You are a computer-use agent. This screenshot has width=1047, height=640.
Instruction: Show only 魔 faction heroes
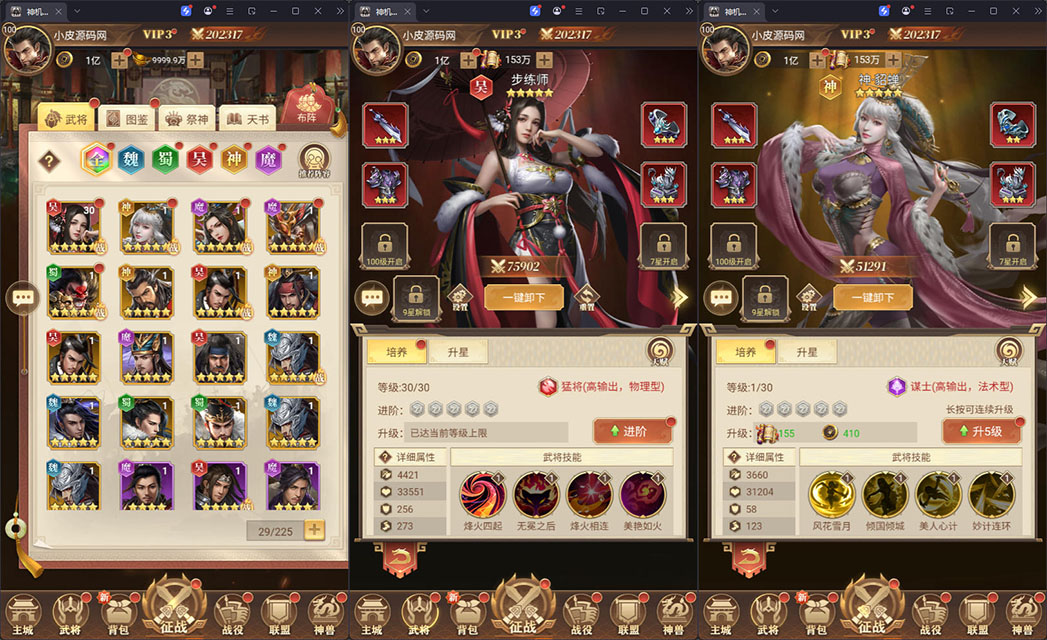[267, 160]
